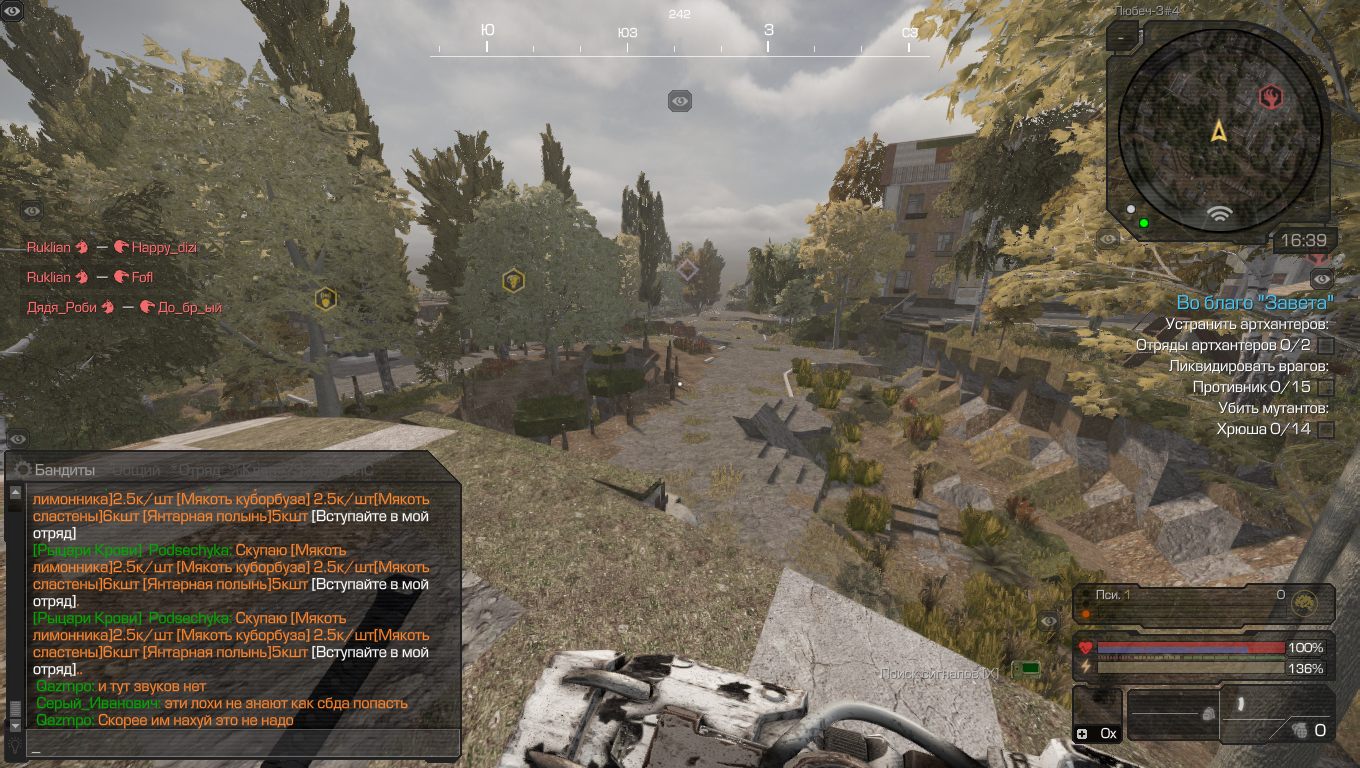The image size is (1360, 768).
Task: Open the chat settings gear icon
Action: click(21, 470)
